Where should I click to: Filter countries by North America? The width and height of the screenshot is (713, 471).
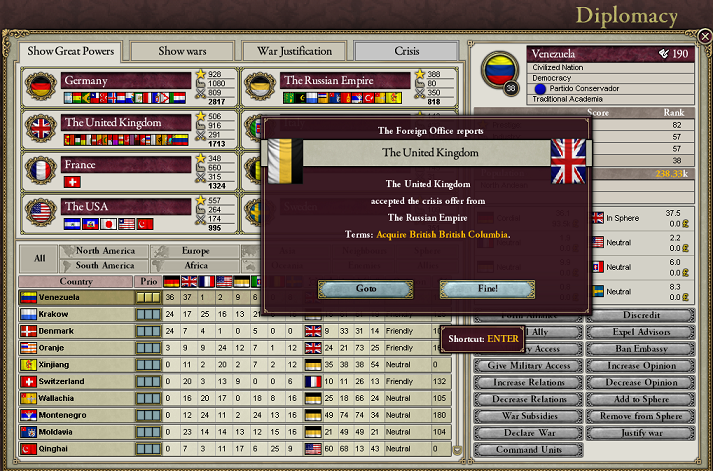[x=105, y=251]
